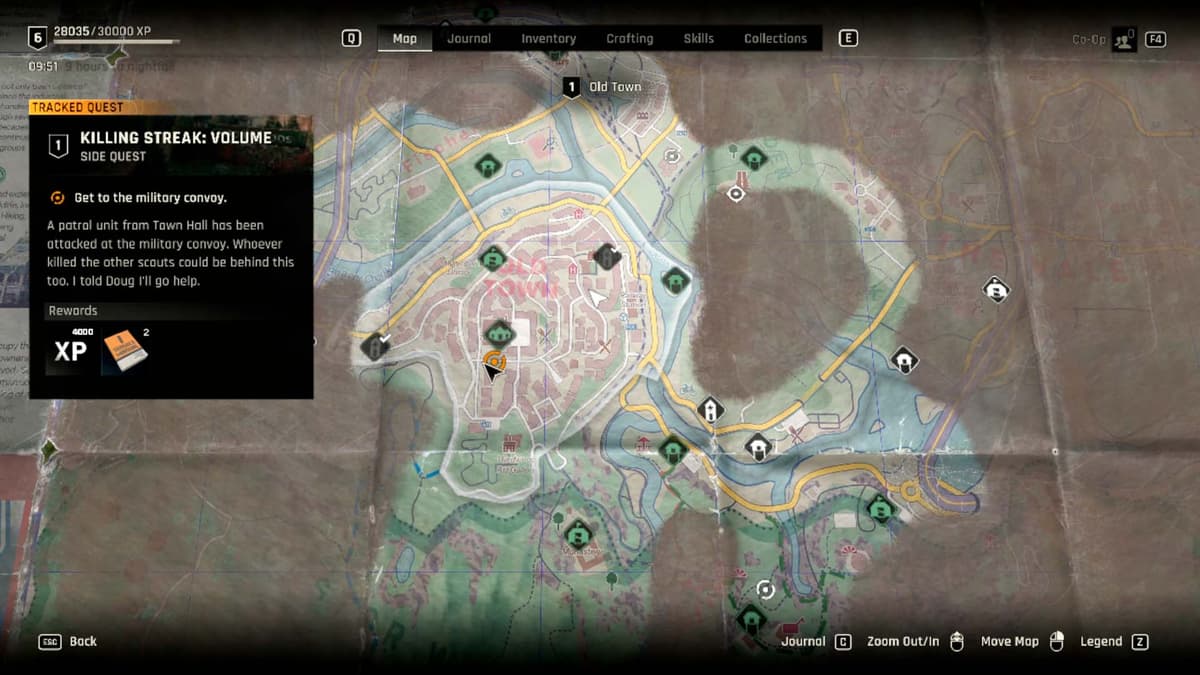Show the Skills tab
Viewport: 1200px width, 675px height.
[698, 39]
